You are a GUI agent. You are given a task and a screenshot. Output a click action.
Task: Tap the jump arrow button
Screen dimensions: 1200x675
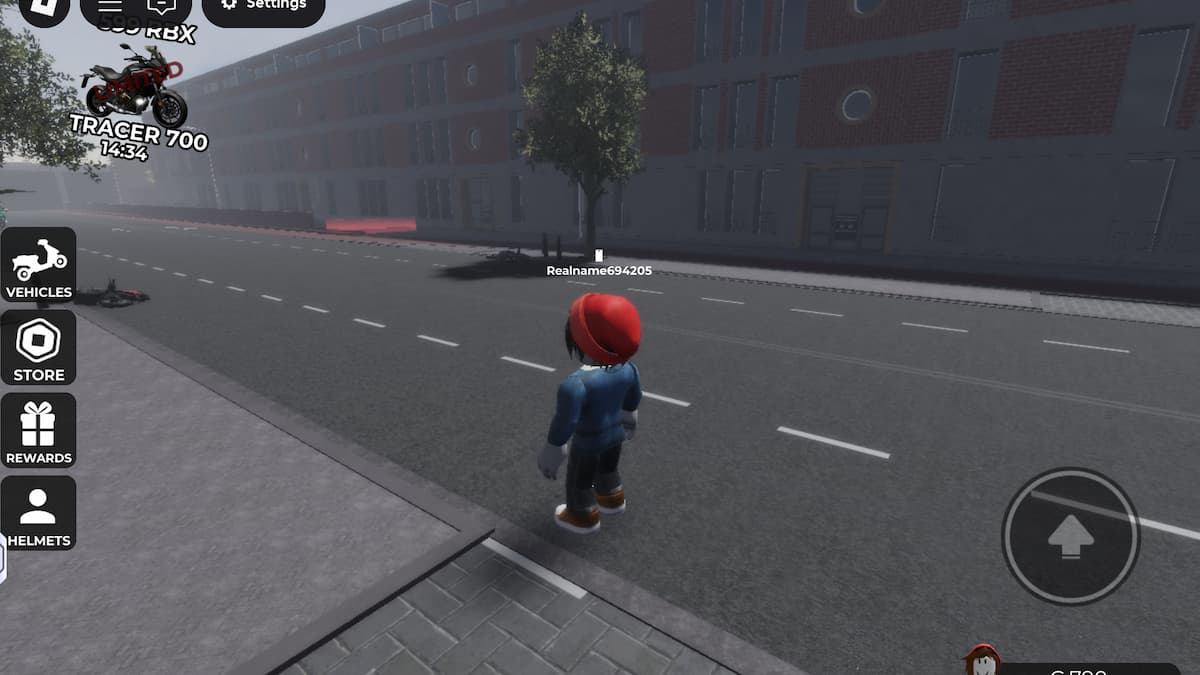pos(1071,536)
